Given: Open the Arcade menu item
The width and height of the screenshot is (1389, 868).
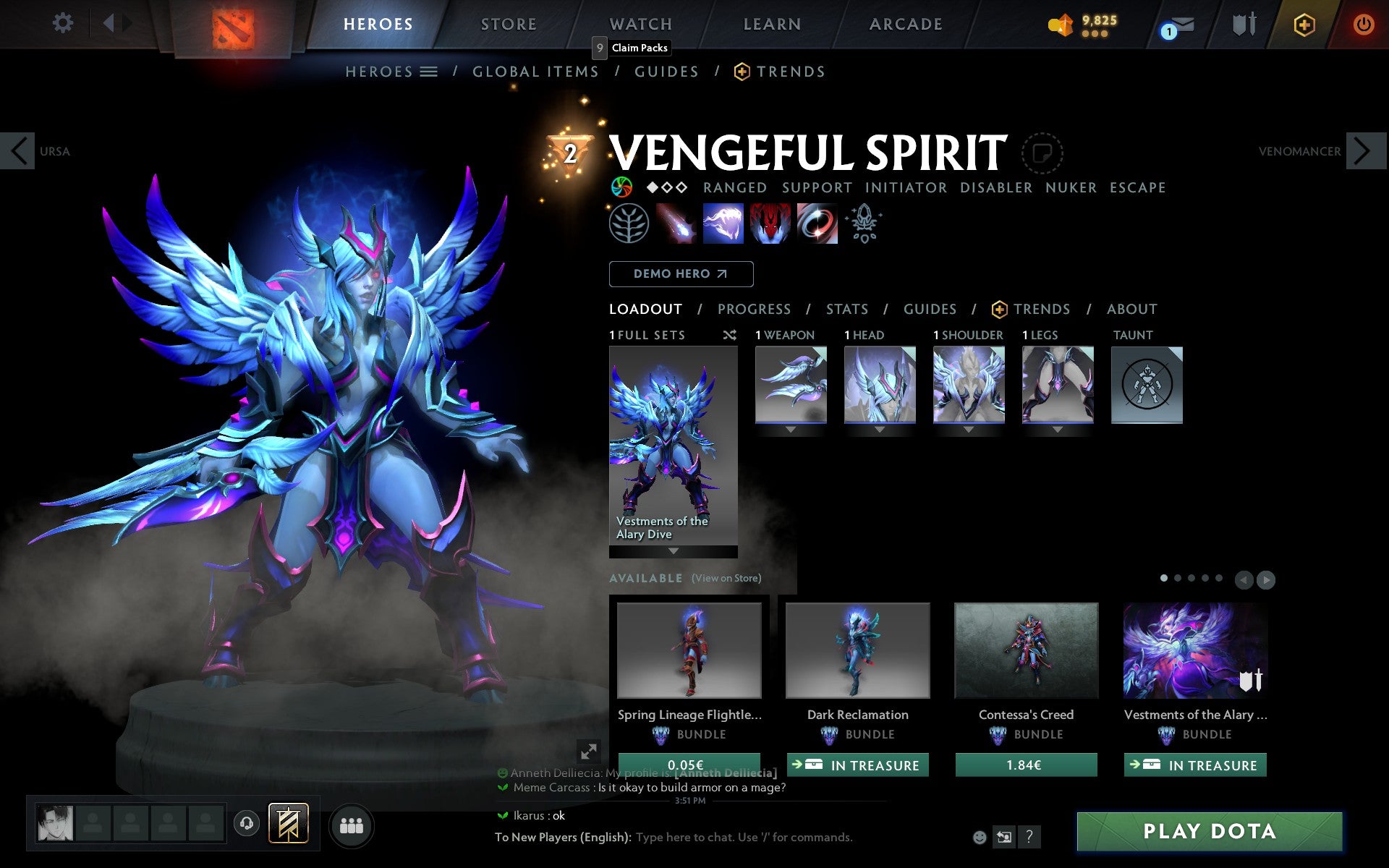Looking at the screenshot, I should pos(906,24).
